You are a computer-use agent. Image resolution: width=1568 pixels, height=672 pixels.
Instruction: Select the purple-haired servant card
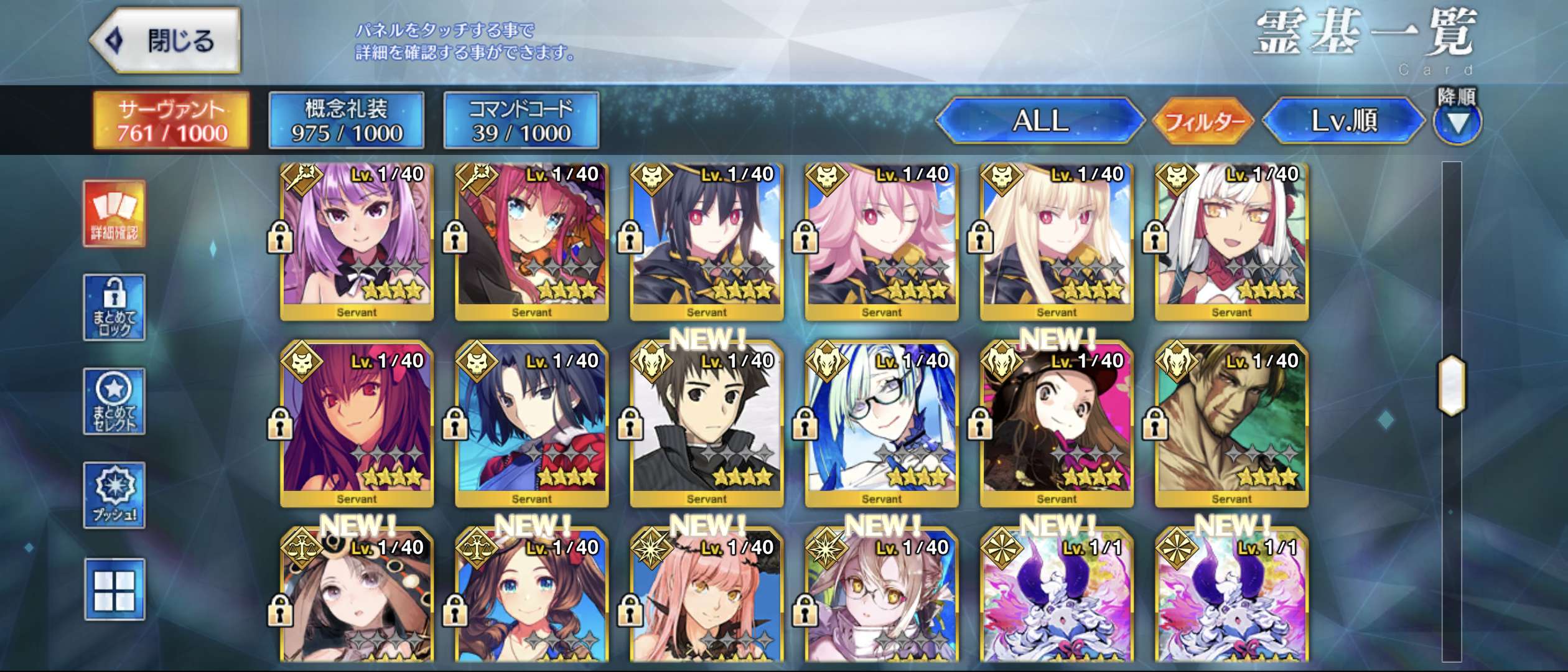click(x=357, y=241)
